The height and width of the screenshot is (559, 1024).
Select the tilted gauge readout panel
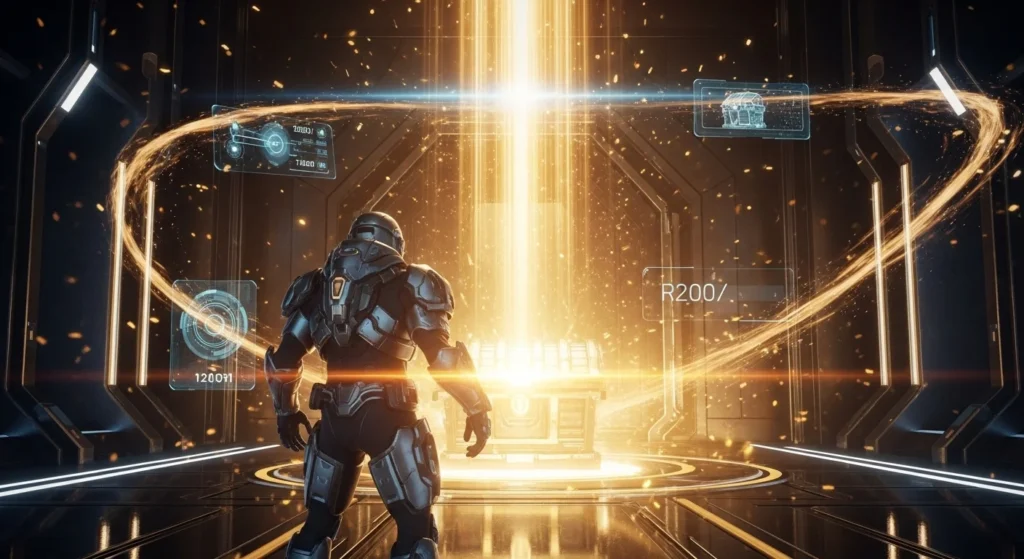pyautogui.click(x=274, y=142)
